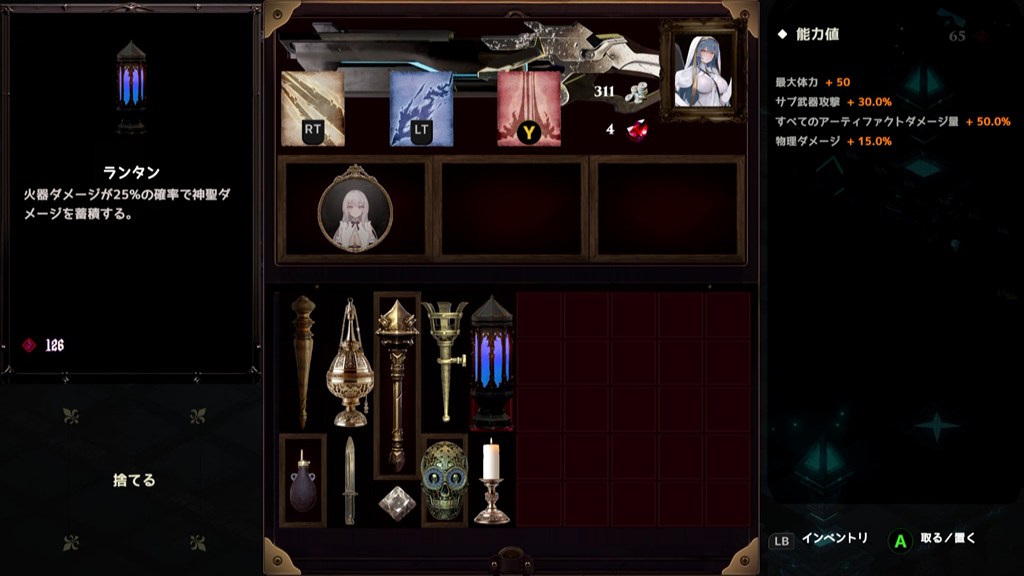1024x576 pixels.
Task: Select the blue LT skill card
Action: pos(421,109)
